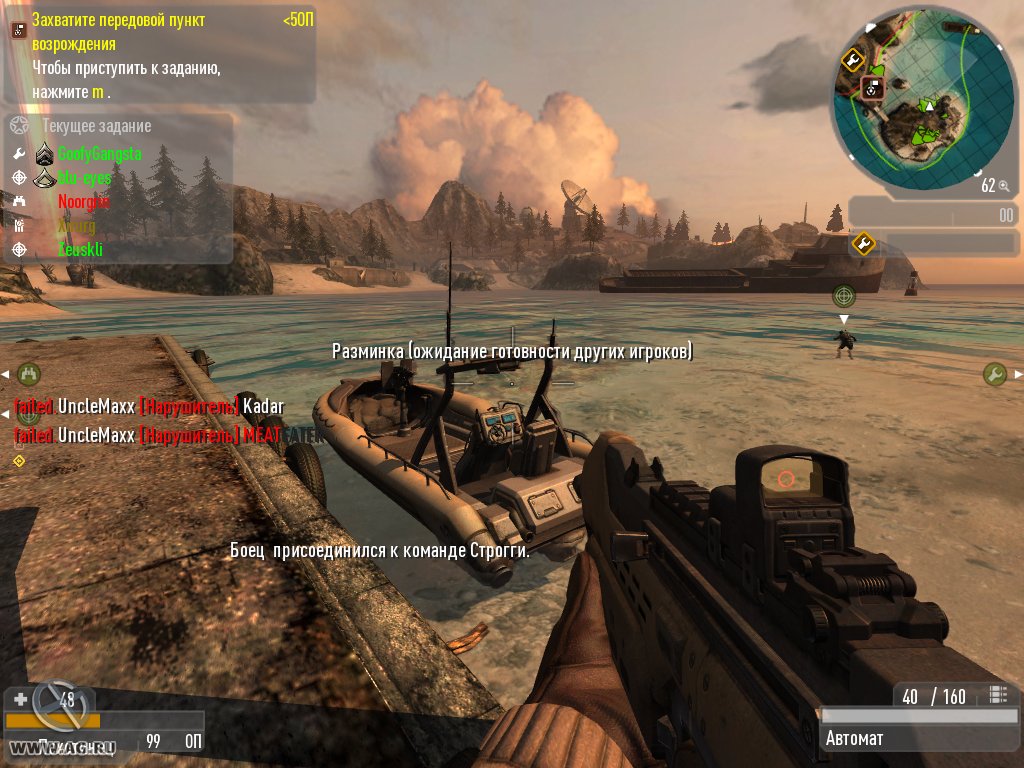Select the wrench waypoint icon on the right edge
Image resolution: width=1024 pixels, height=768 pixels.
pyautogui.click(x=994, y=374)
